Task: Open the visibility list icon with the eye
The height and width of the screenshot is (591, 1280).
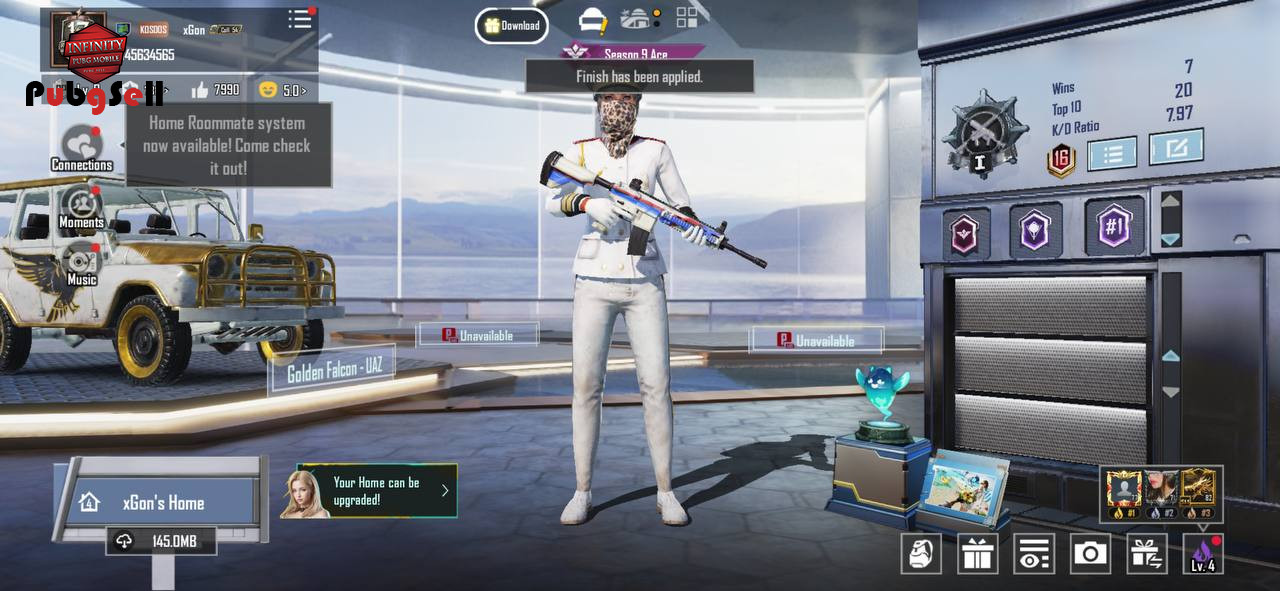Action: click(1034, 553)
